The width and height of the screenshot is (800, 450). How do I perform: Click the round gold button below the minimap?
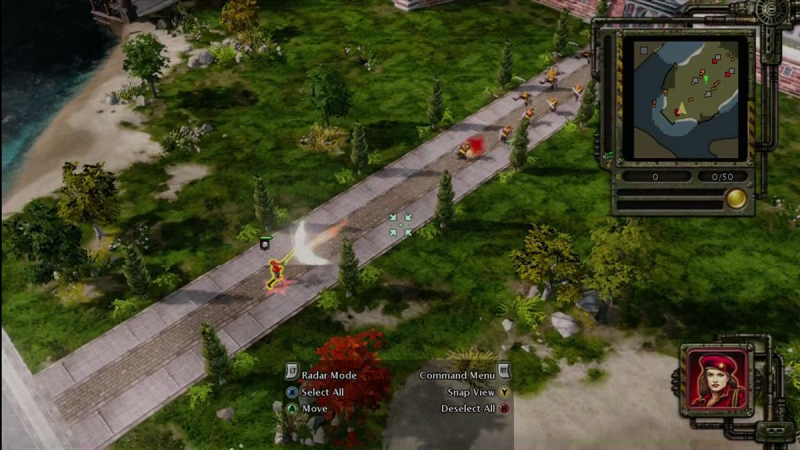coord(736,197)
